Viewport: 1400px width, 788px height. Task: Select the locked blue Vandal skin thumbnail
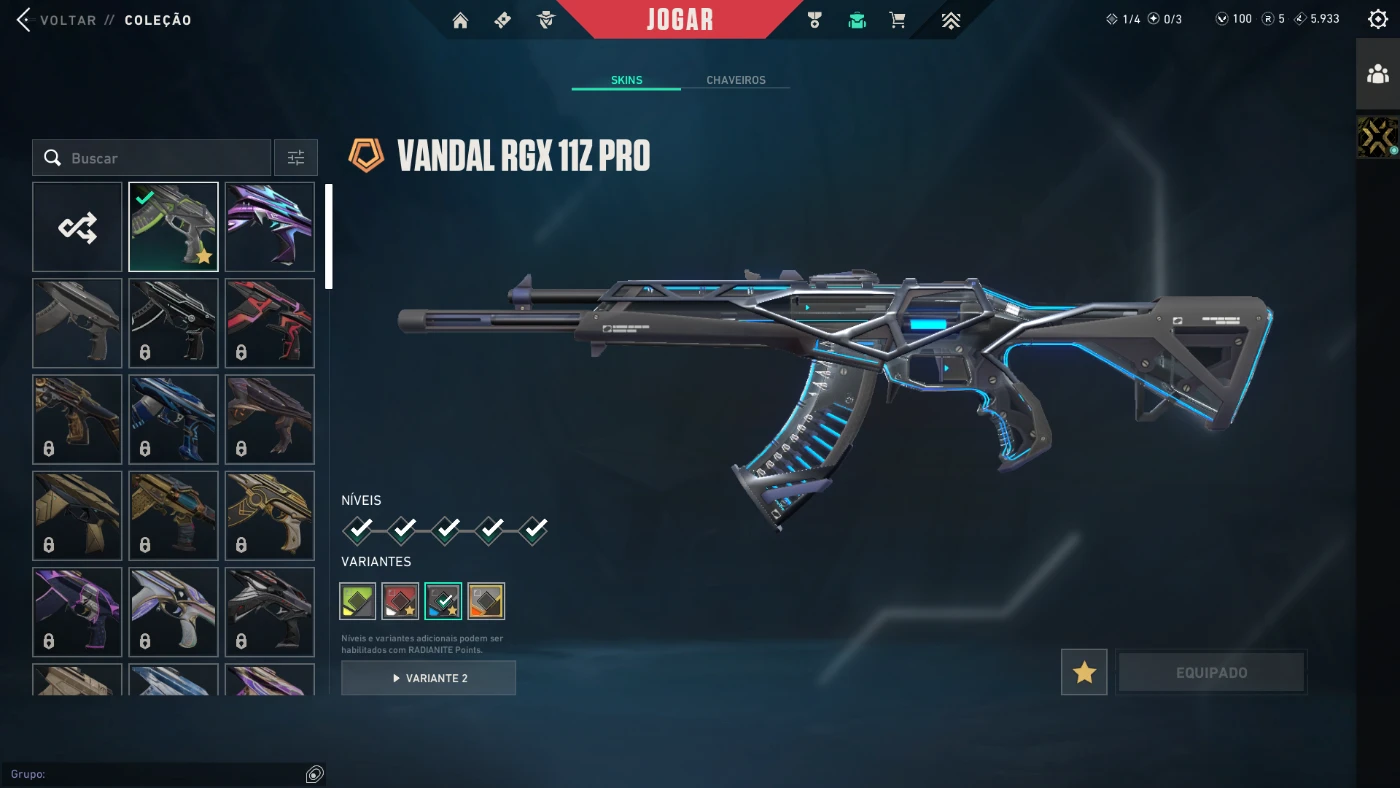[173, 420]
